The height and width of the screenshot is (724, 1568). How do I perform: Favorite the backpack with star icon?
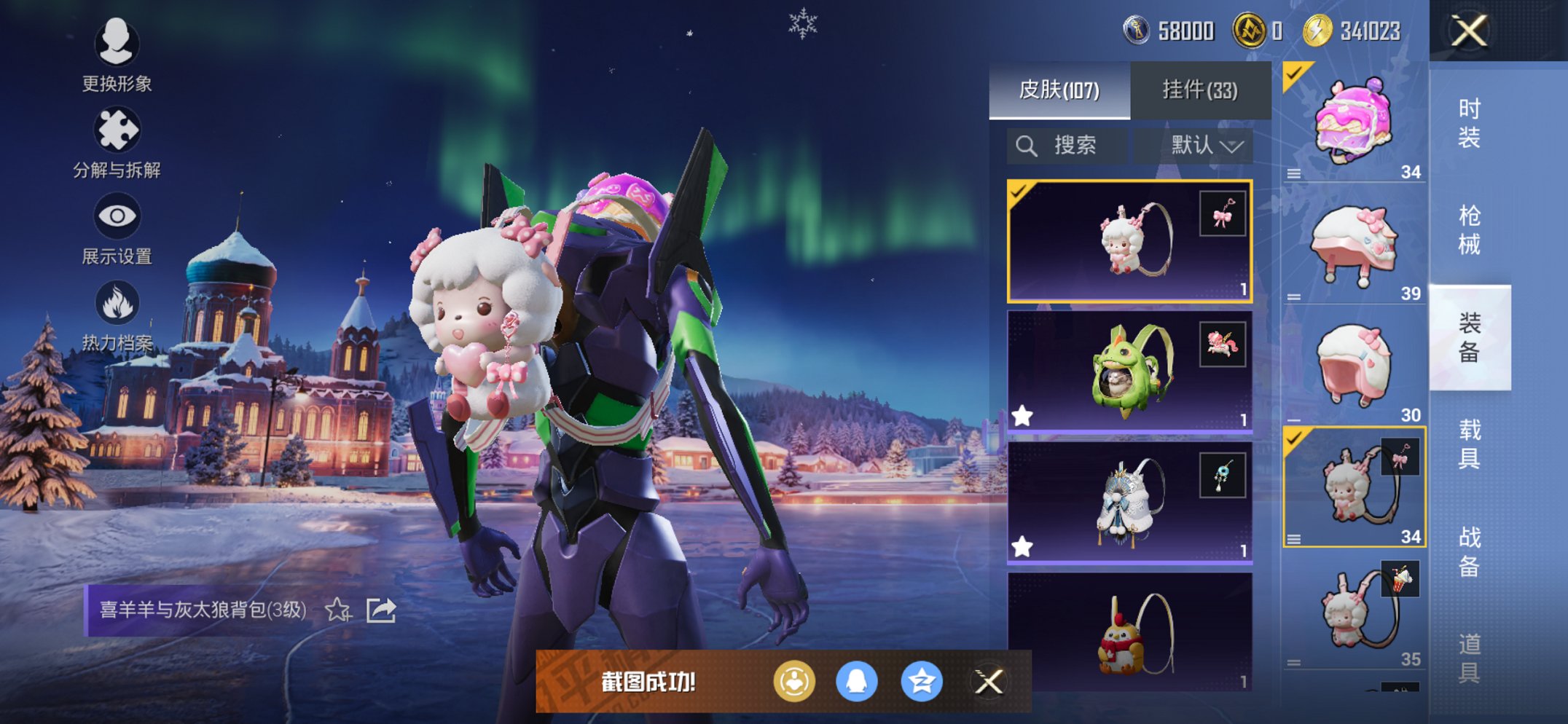(x=338, y=610)
